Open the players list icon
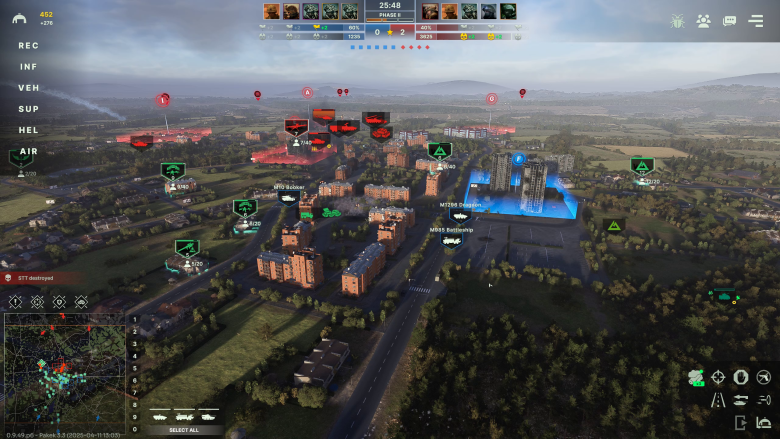 703,20
